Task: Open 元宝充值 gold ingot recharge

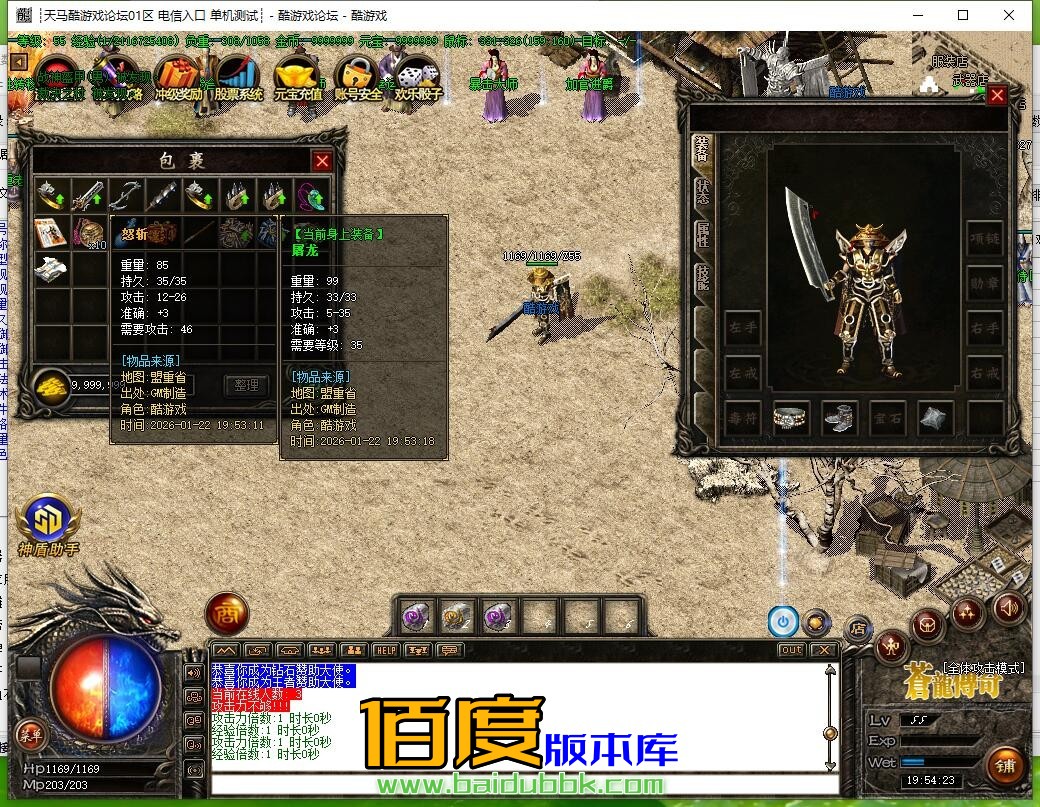Action: click(297, 76)
